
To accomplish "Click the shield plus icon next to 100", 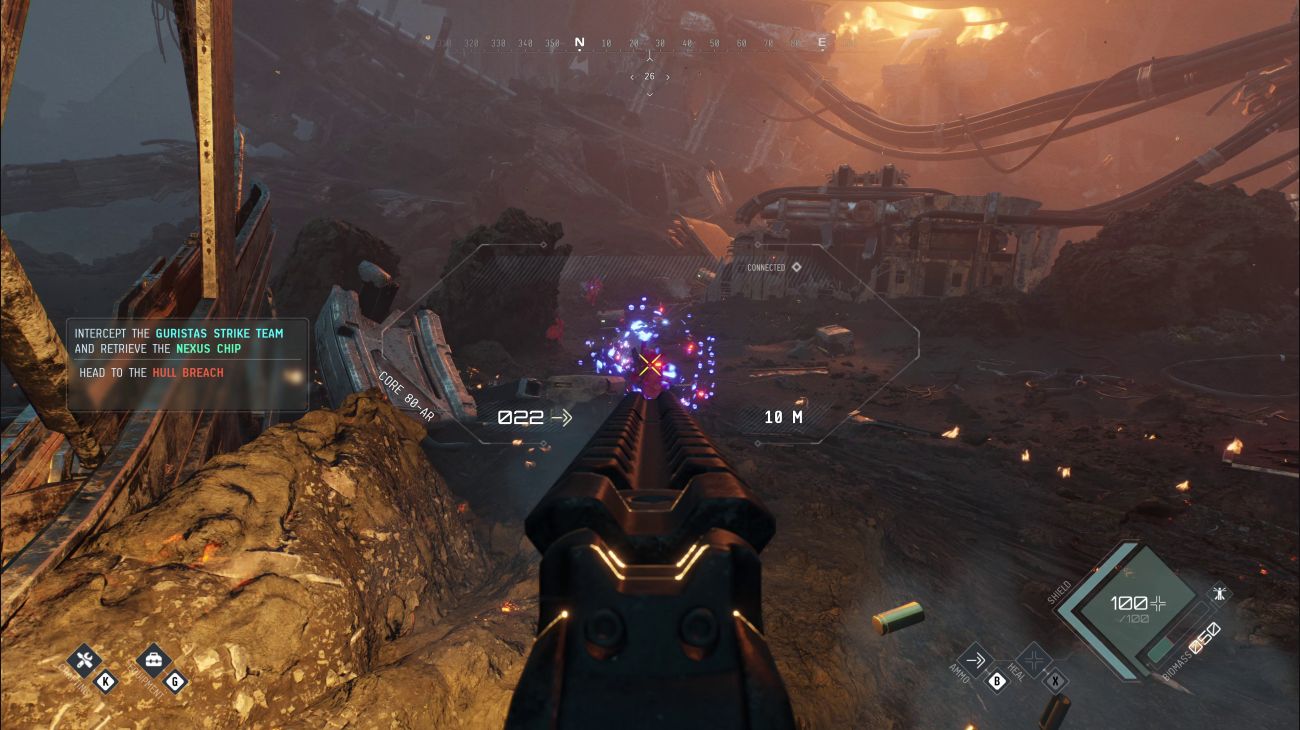I will click(1156, 603).
